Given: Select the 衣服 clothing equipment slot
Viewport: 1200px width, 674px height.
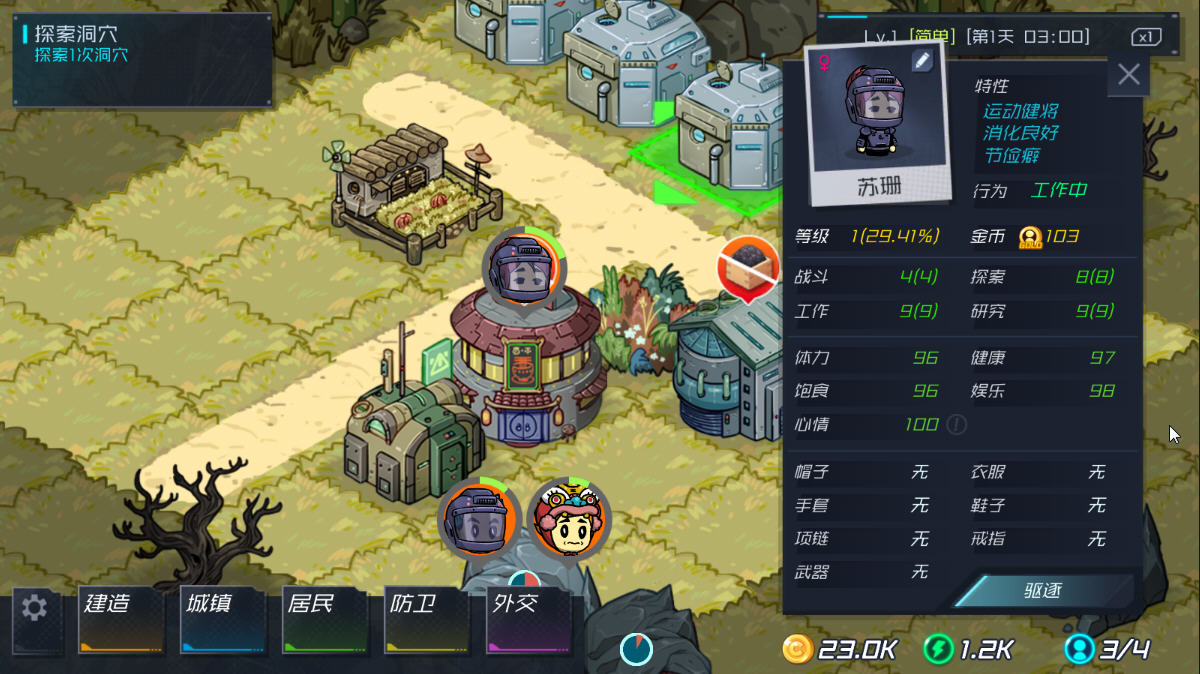Looking at the screenshot, I should click(1042, 472).
